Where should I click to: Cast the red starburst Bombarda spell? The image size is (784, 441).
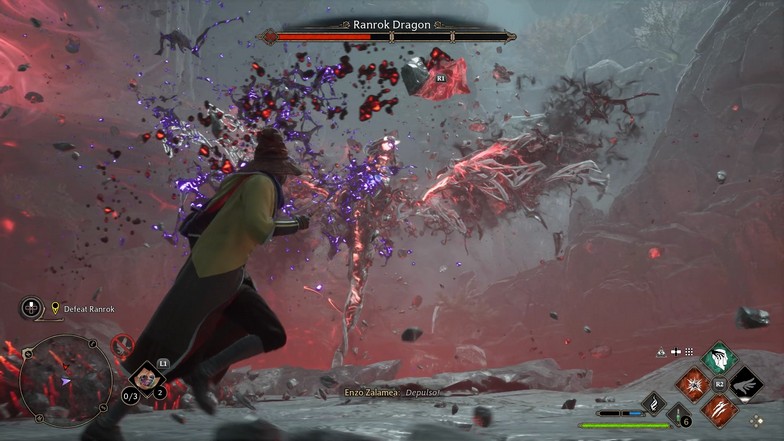pos(693,384)
